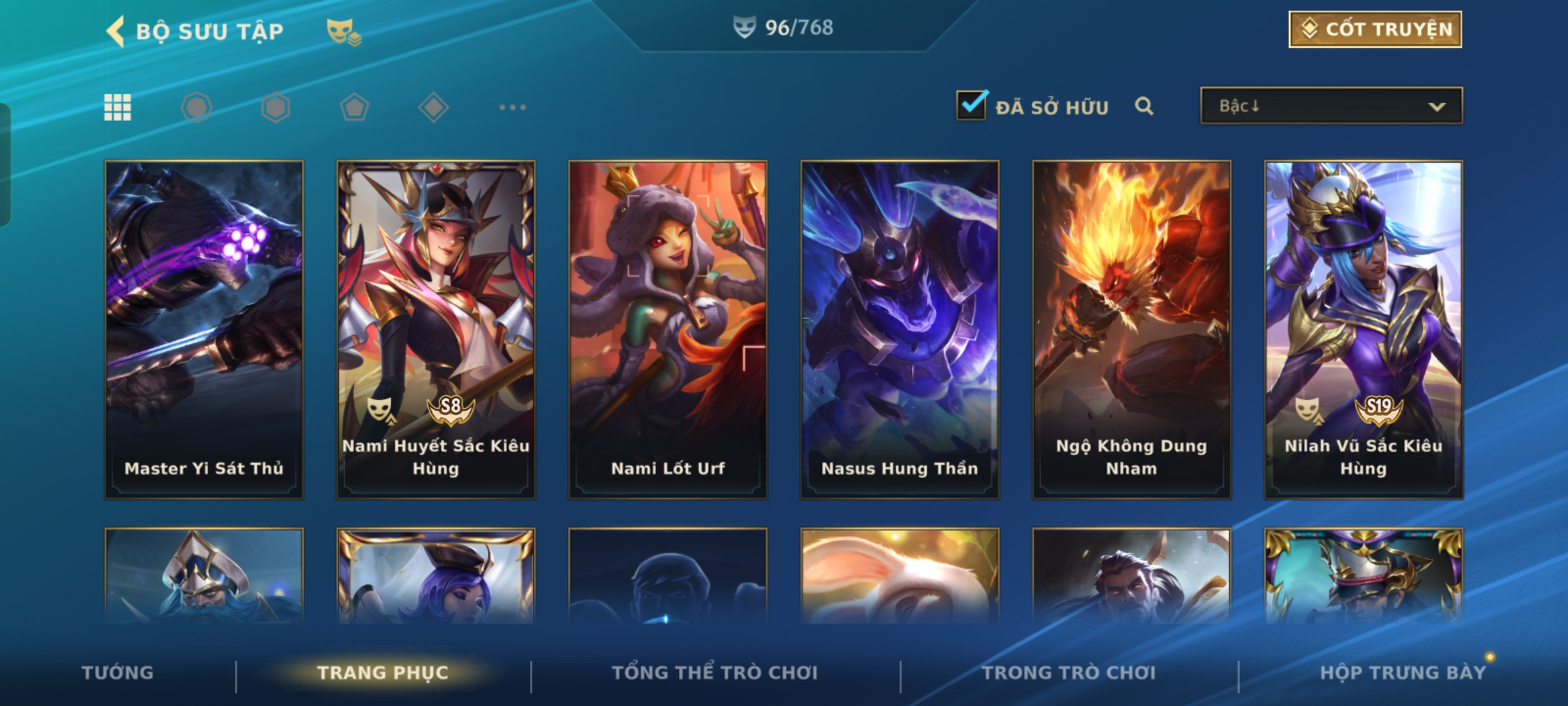
Task: Open the skin search magnifier
Action: (x=1143, y=106)
